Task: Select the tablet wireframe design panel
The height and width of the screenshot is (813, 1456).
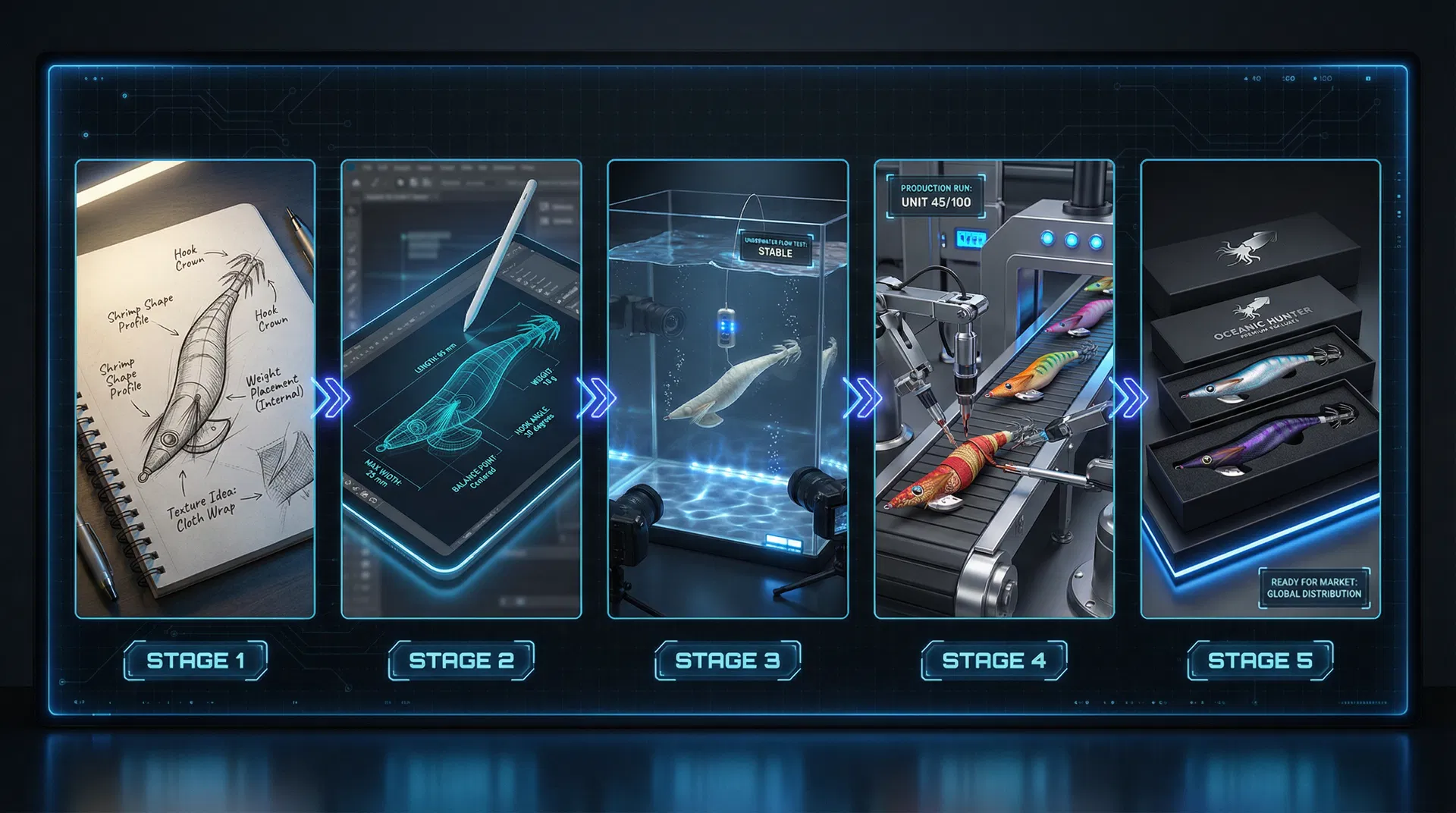Action: 461,388
